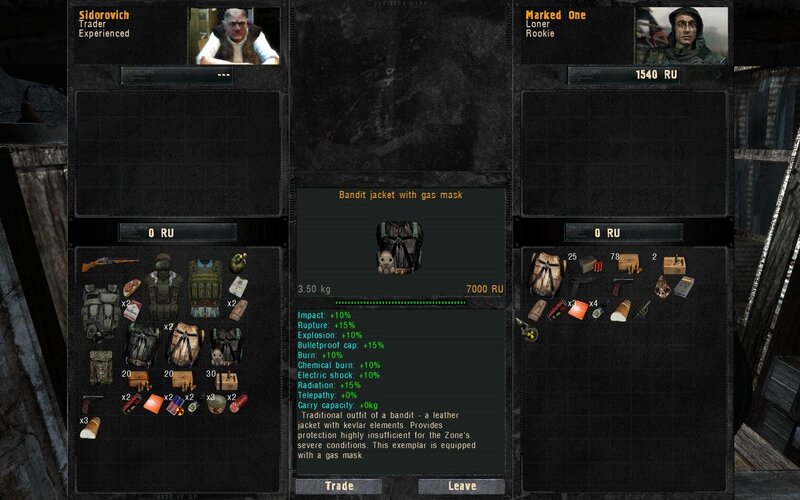
Task: Select Sidorovich's sawed-off shotgun
Action: (107, 265)
